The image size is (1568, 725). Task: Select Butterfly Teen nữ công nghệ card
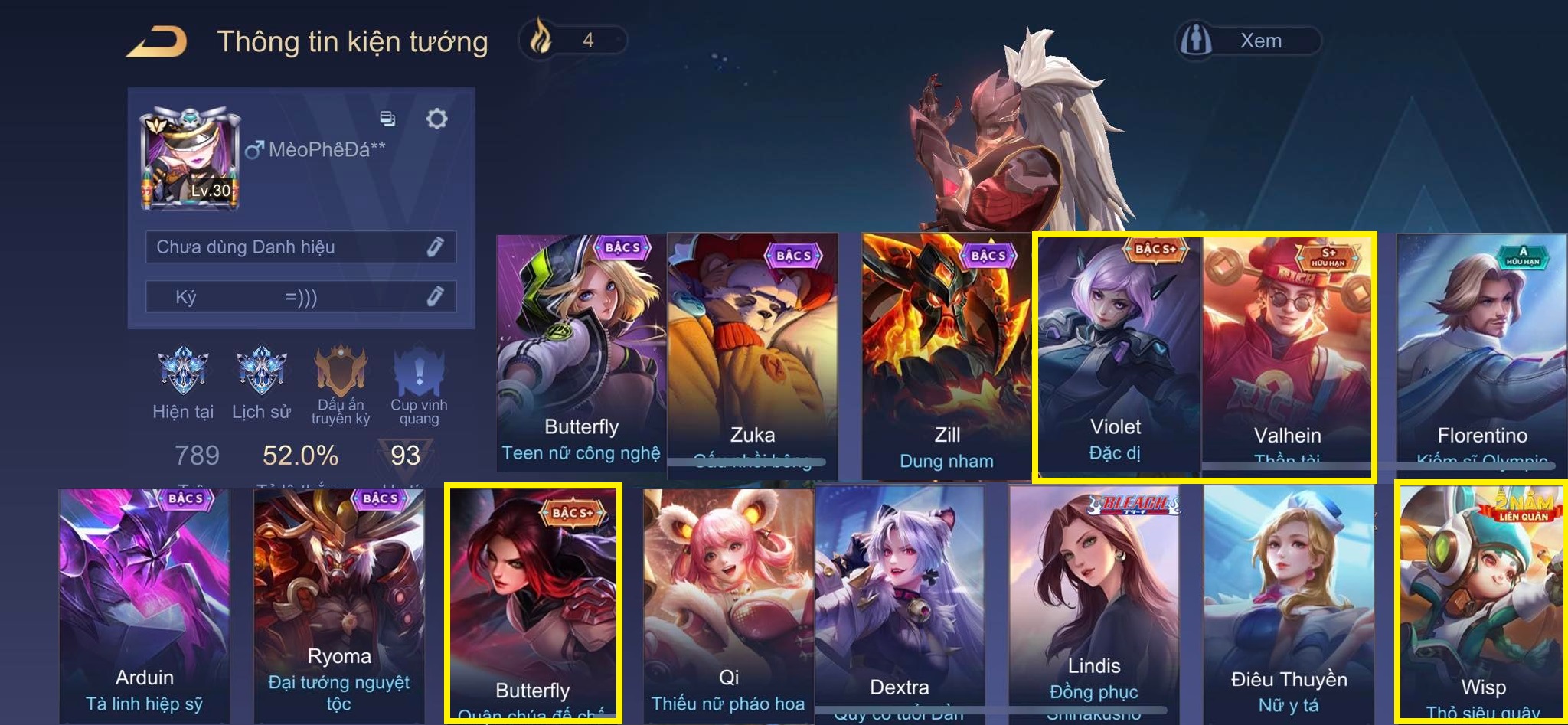click(580, 352)
